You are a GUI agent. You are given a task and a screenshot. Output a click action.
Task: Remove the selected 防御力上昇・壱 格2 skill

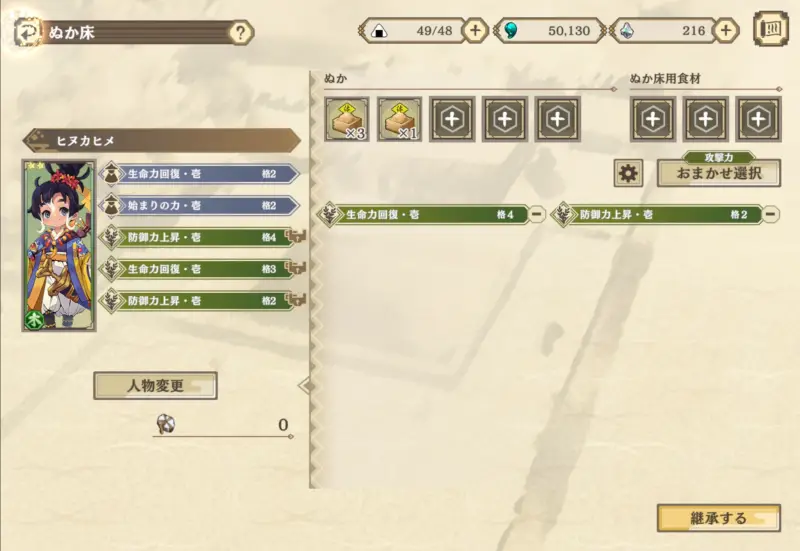[x=770, y=214]
